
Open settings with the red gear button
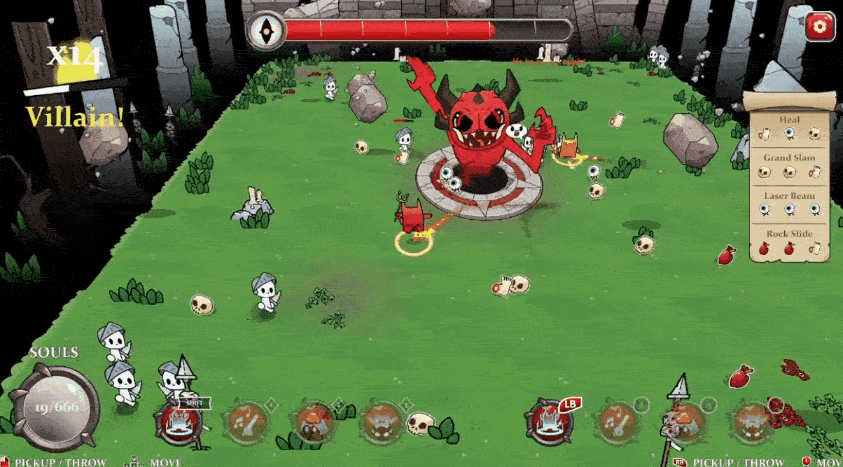(x=819, y=26)
